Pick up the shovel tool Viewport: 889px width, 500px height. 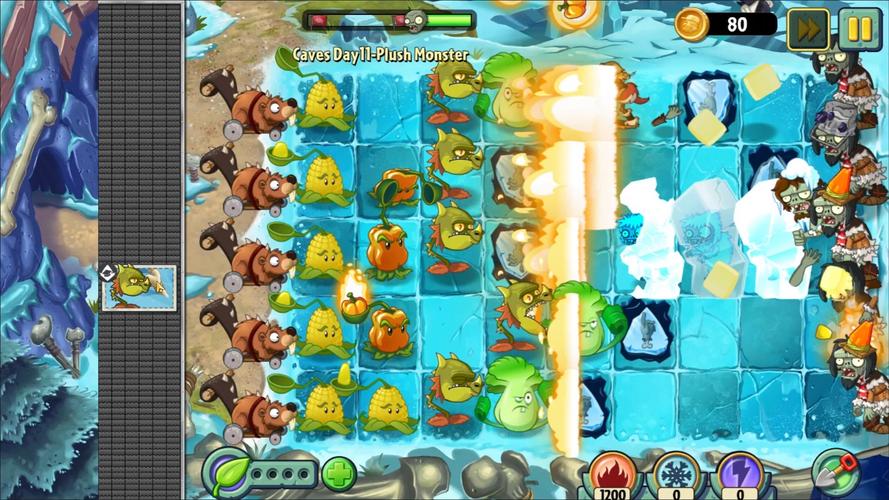coord(836,471)
